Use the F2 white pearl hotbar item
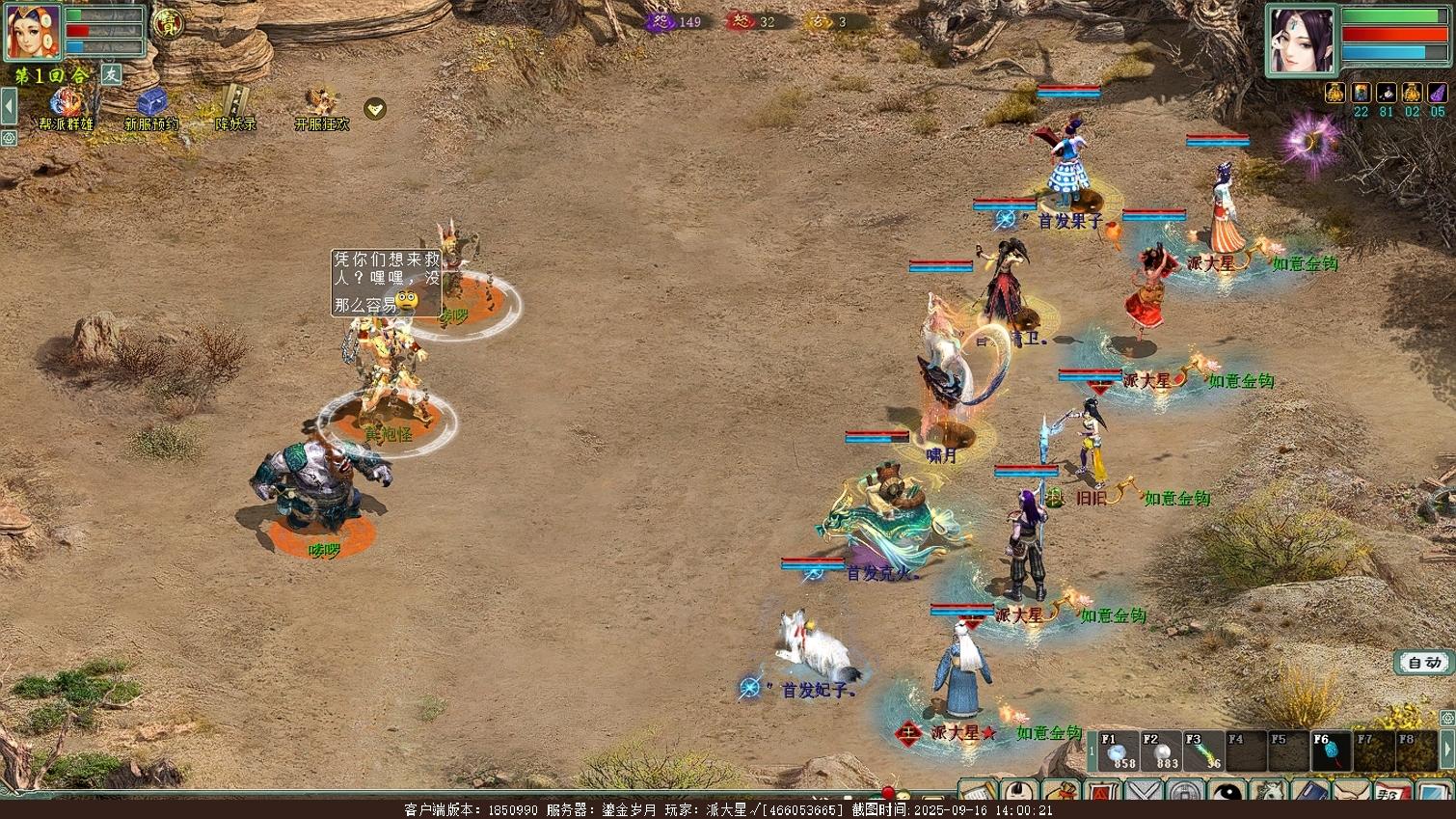This screenshot has height=819, width=1456. 1160,751
